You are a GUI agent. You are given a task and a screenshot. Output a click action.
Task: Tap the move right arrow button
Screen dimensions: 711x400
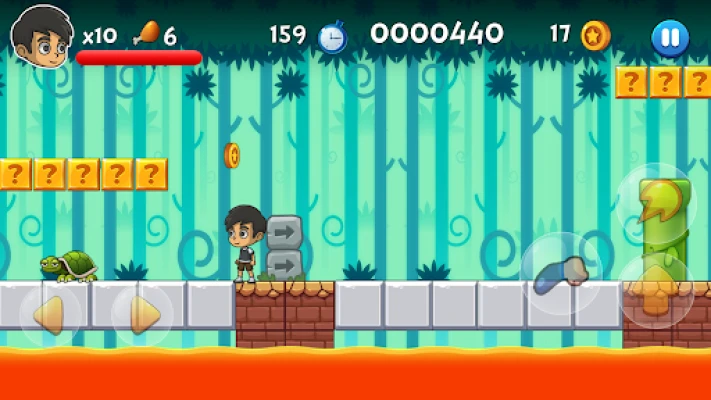point(142,314)
